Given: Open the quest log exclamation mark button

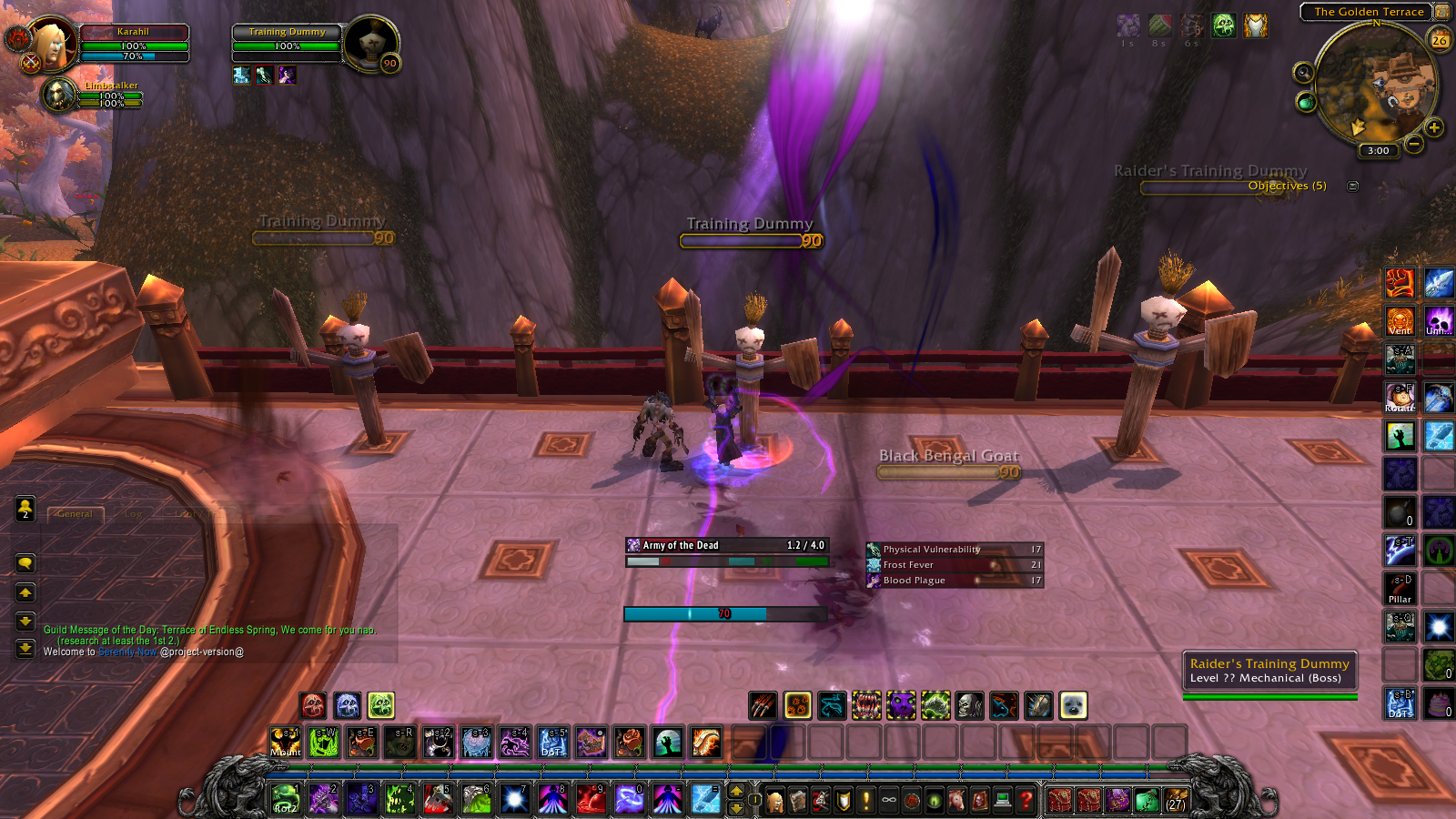Looking at the screenshot, I should tap(866, 800).
